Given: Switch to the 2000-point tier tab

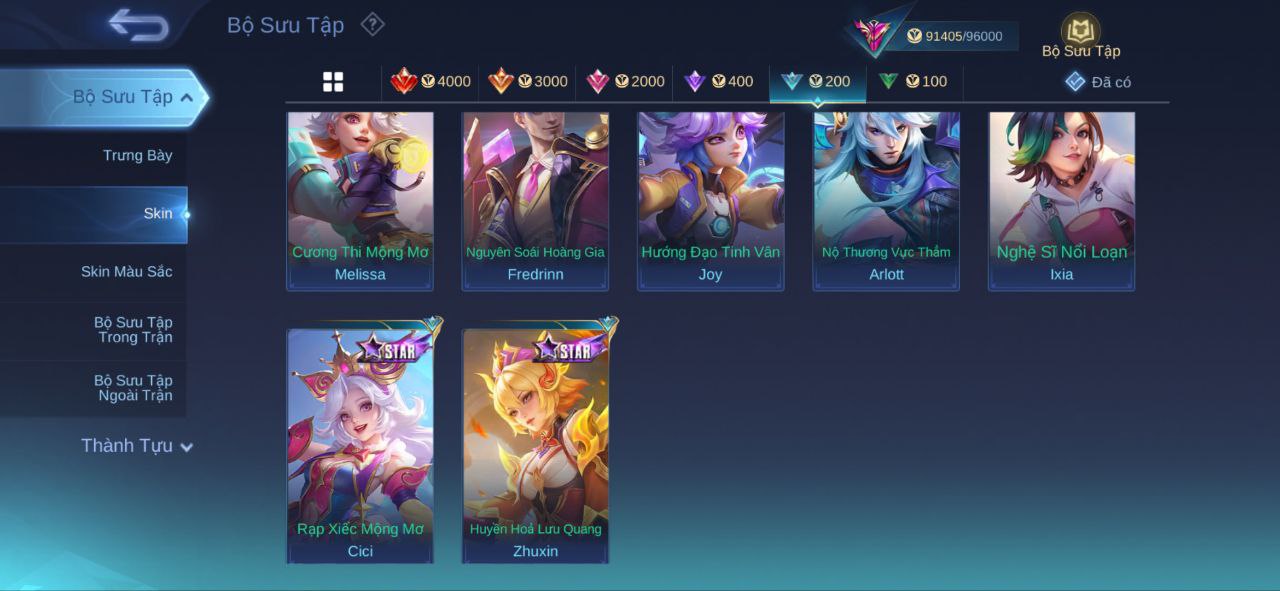Looking at the screenshot, I should (625, 82).
